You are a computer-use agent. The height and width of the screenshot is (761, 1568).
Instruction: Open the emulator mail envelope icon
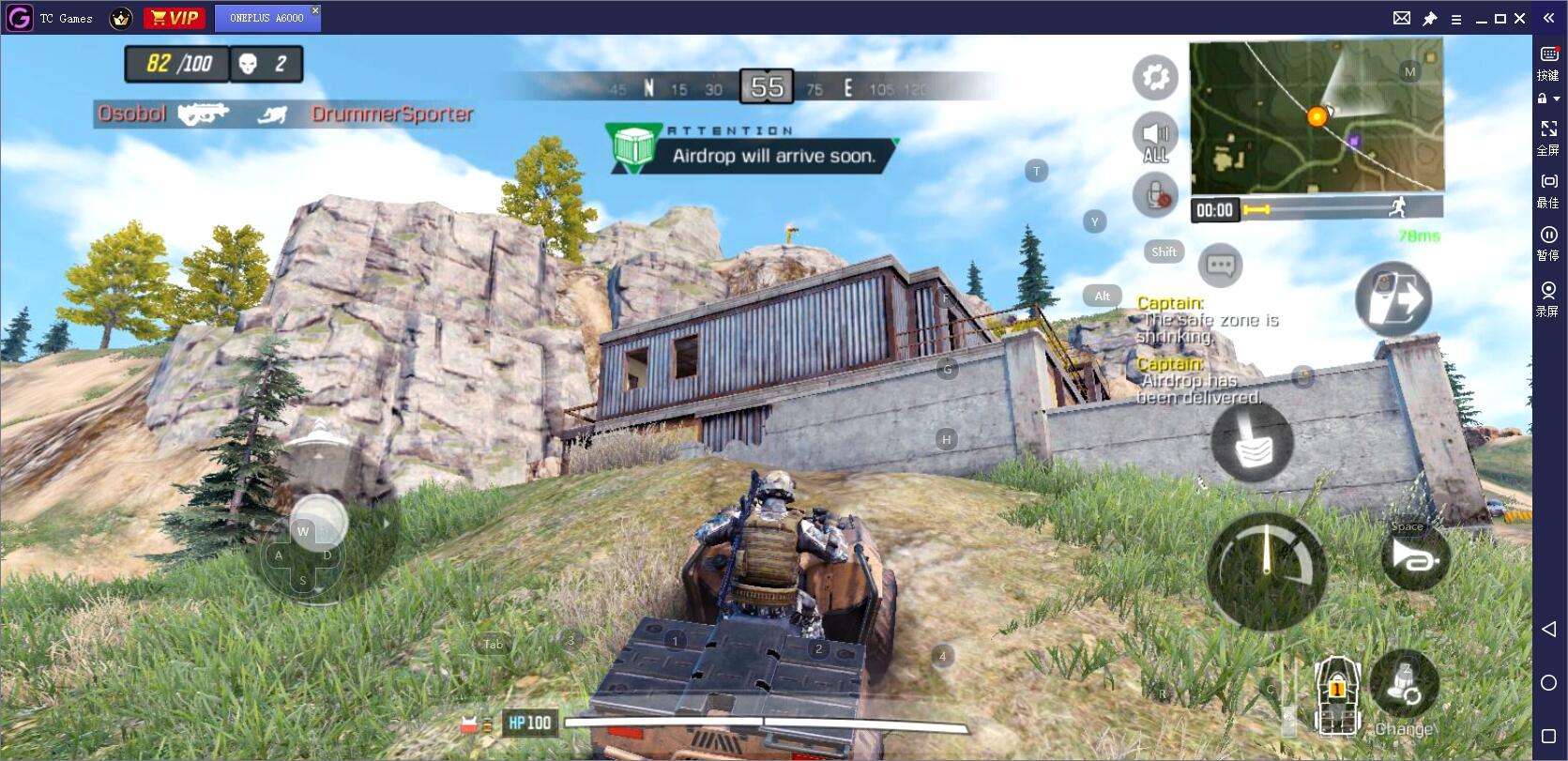pos(1401,18)
